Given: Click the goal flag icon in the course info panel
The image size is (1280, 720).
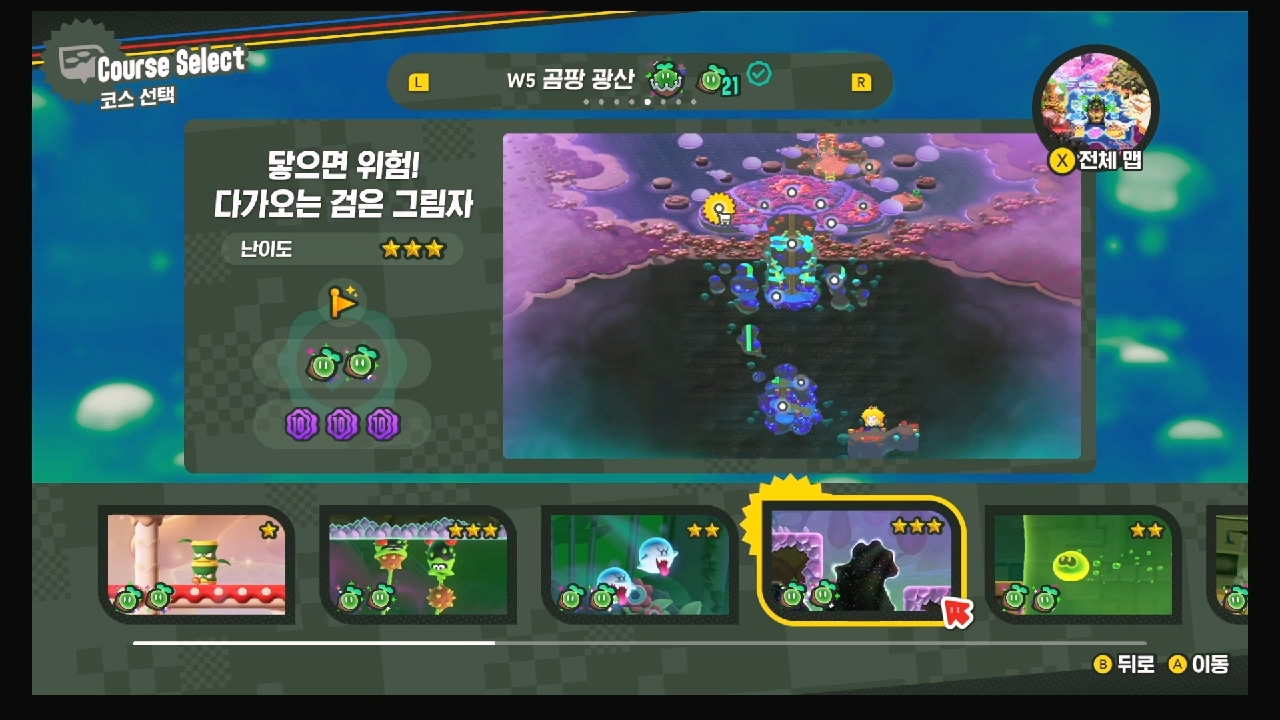Looking at the screenshot, I should [x=343, y=302].
